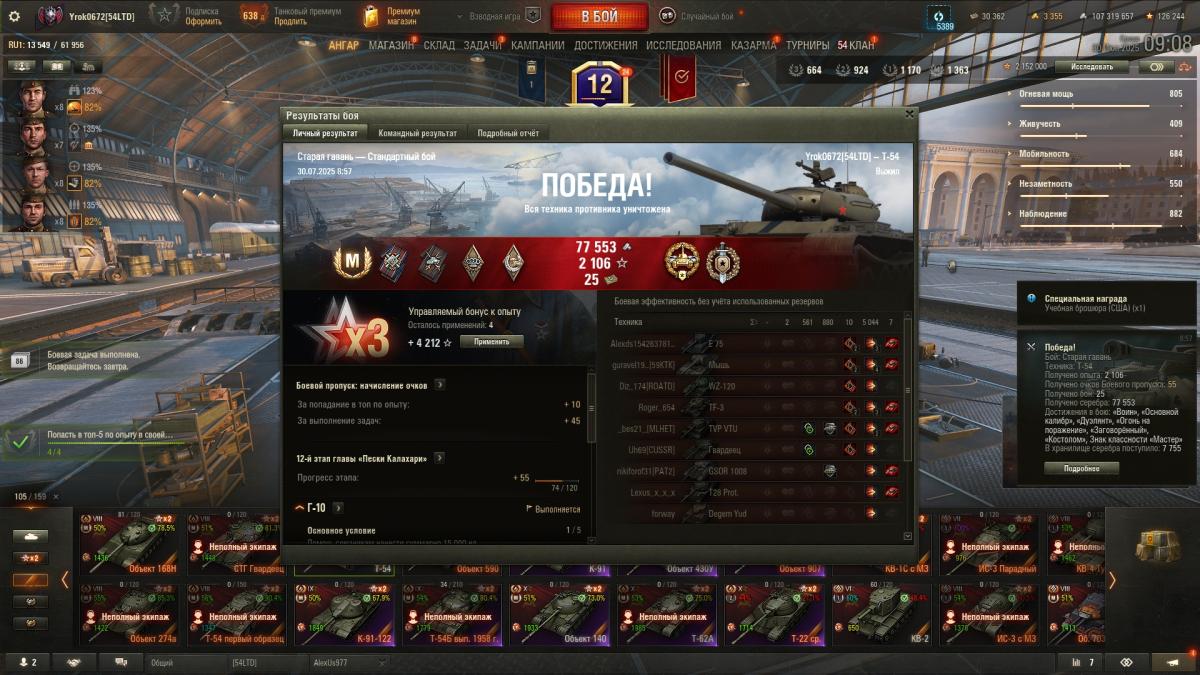The image size is (1200, 675).
Task: Start a battle with В БОЙ!
Action: [599, 16]
